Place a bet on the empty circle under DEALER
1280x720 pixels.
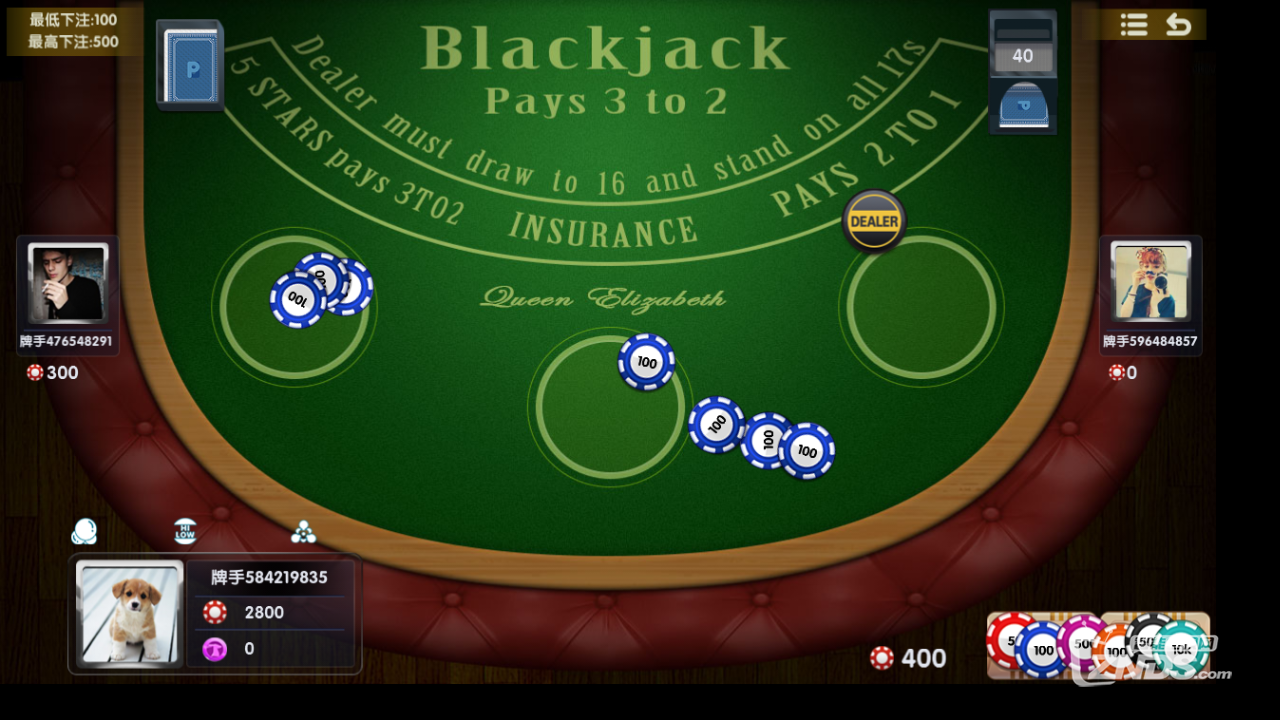pyautogui.click(x=921, y=307)
